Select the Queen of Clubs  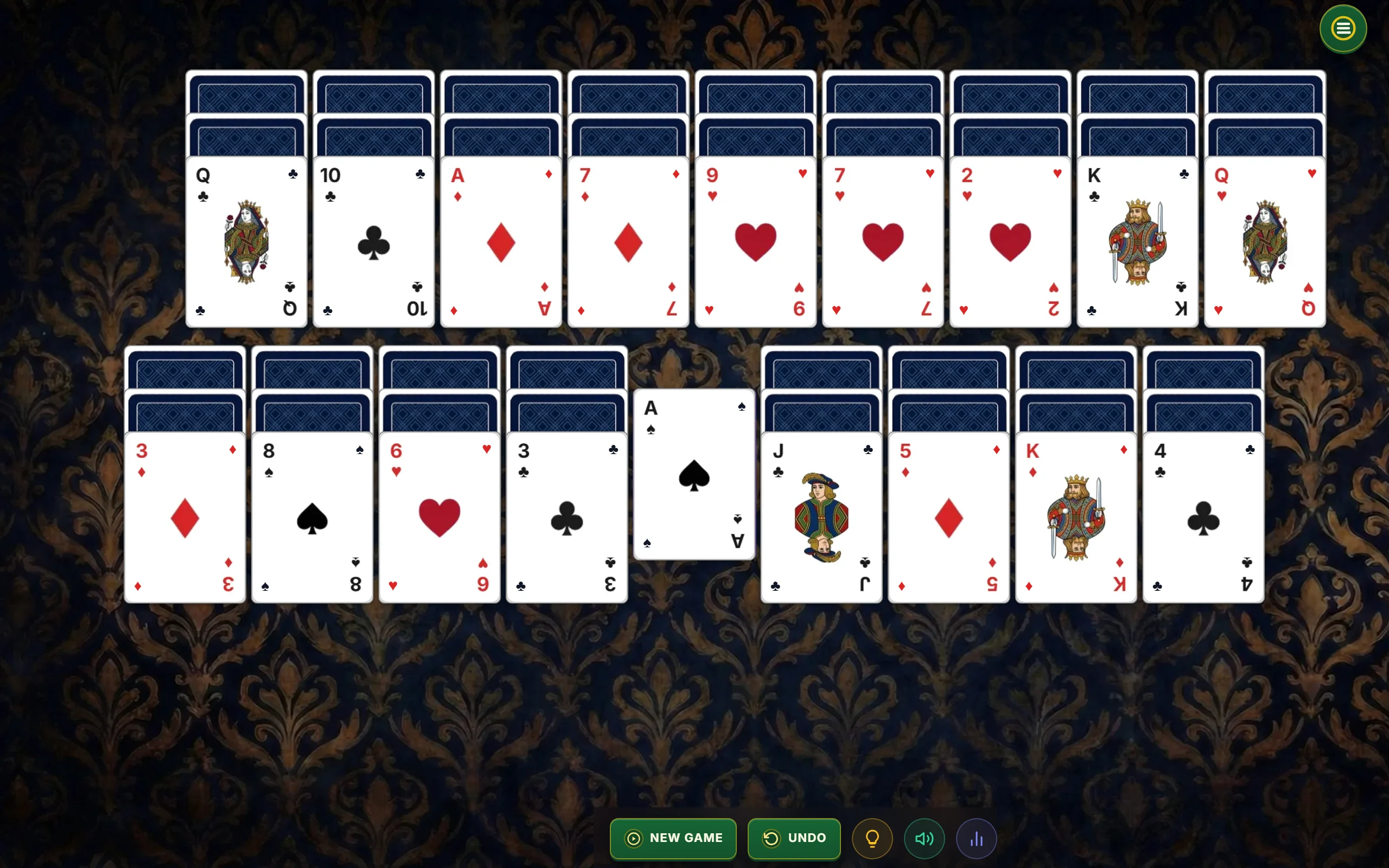point(246,241)
